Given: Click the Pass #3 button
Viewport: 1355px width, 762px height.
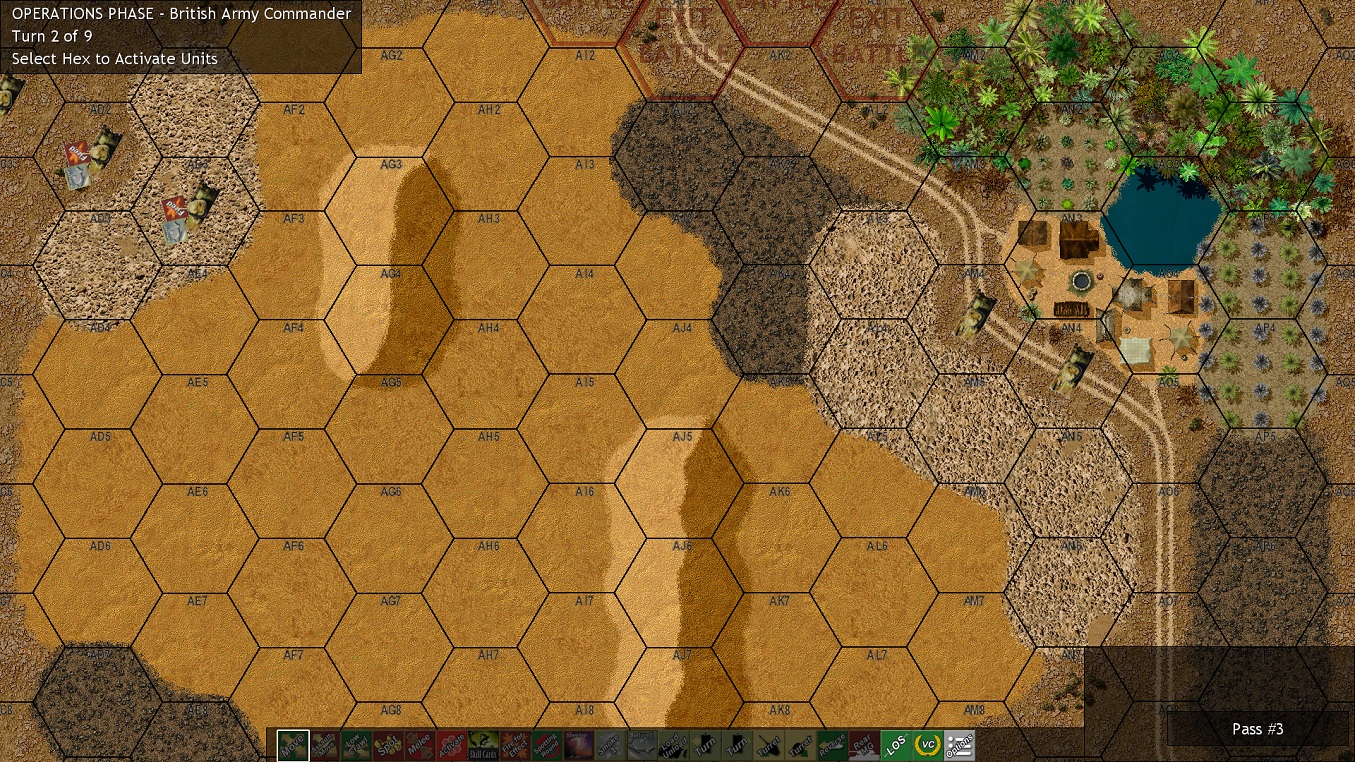Looking at the screenshot, I should 1258,729.
